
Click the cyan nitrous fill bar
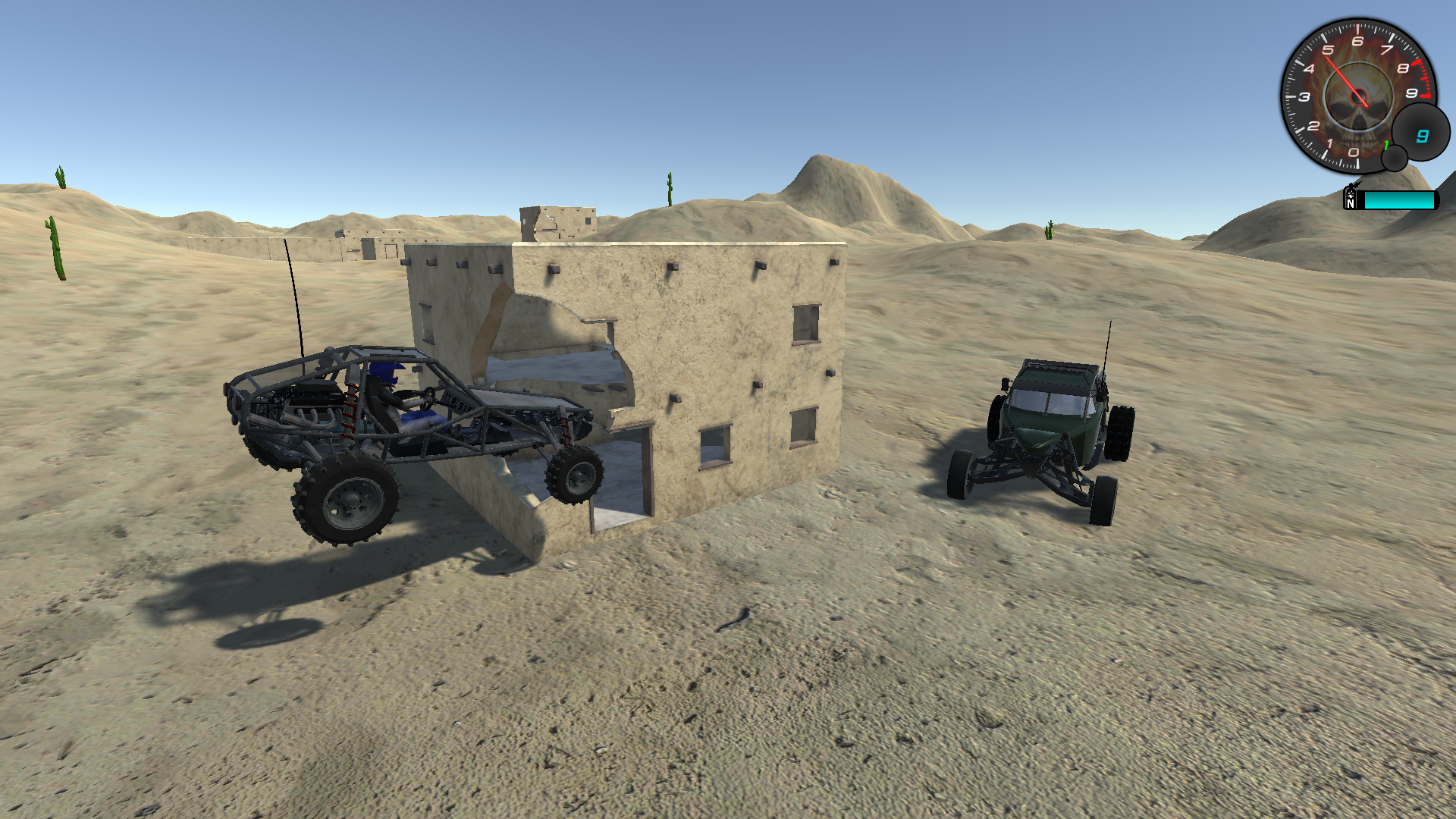tap(1398, 200)
